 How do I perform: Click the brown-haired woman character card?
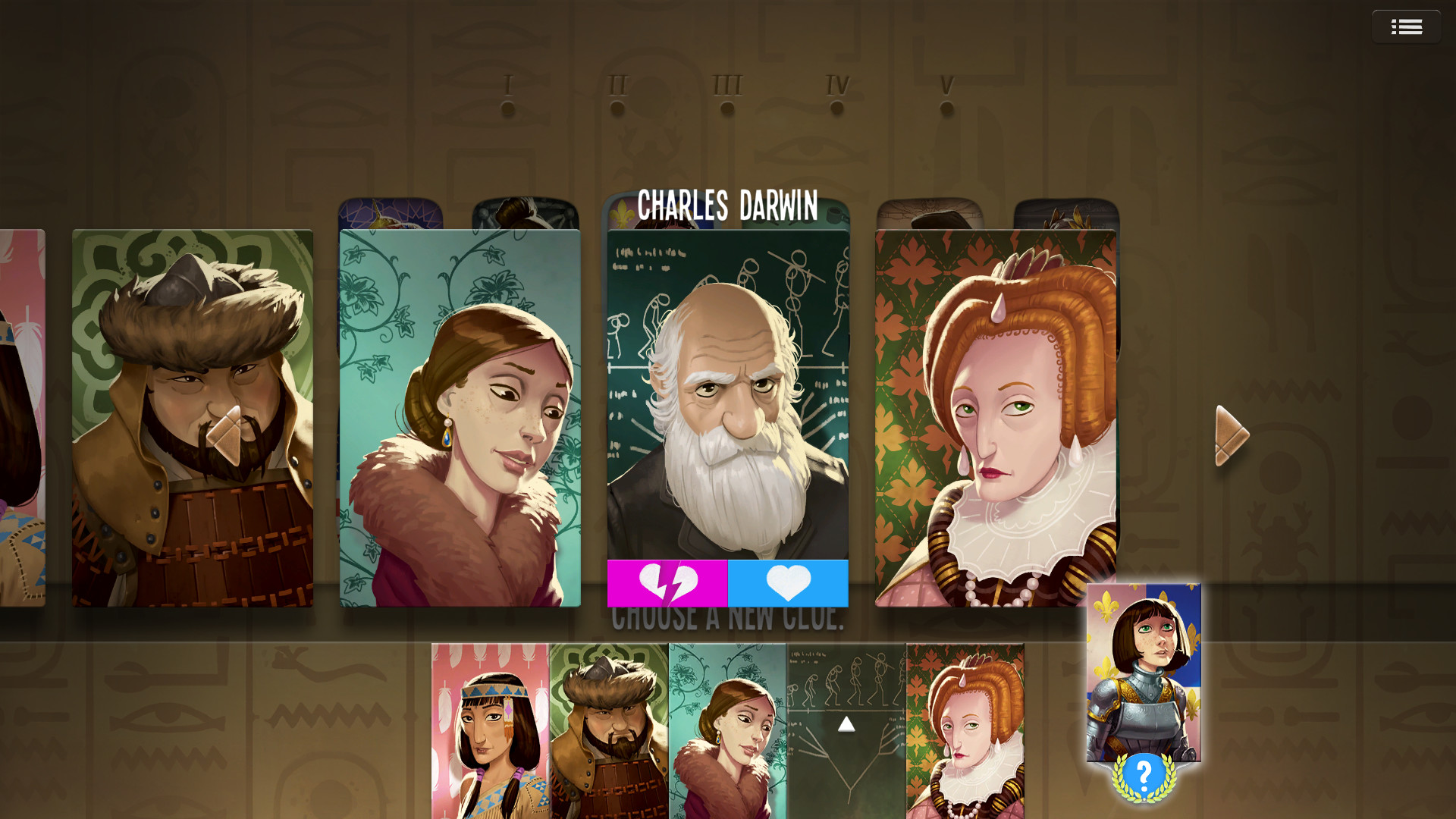tap(459, 417)
